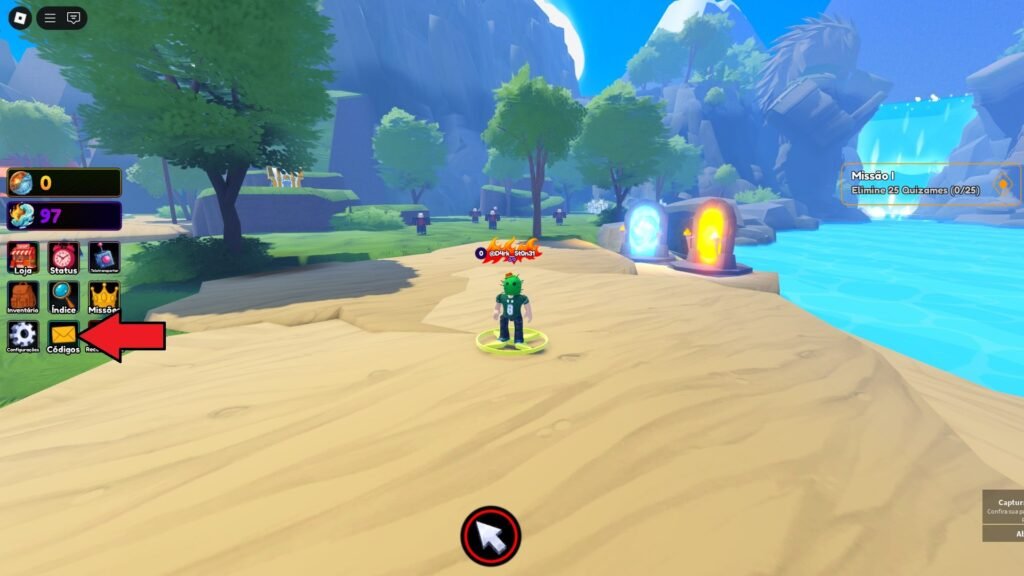Open the Configurações gear settings
This screenshot has width=1024, height=576.
coord(23,336)
